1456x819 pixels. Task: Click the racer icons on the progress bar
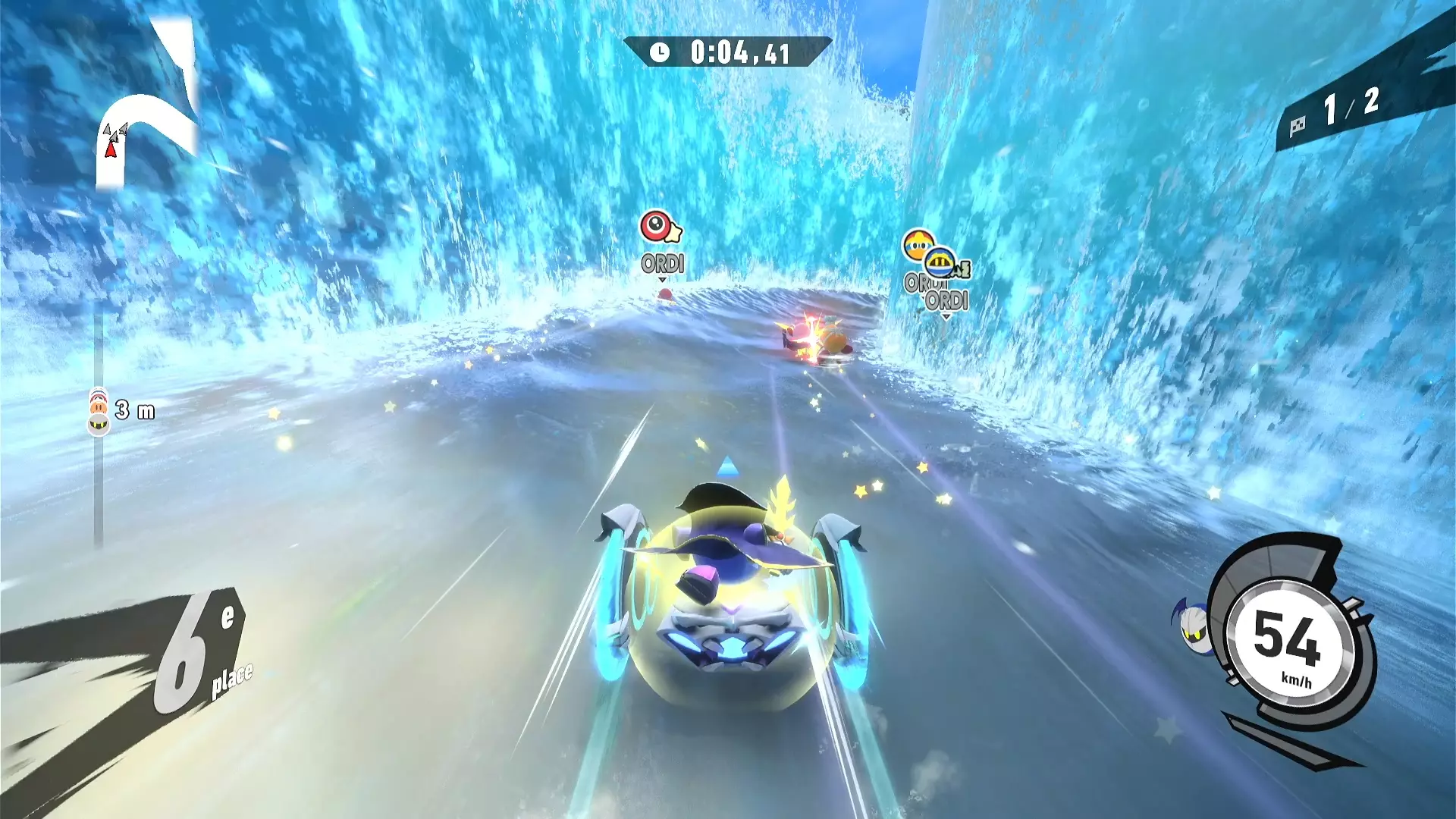coord(99,411)
